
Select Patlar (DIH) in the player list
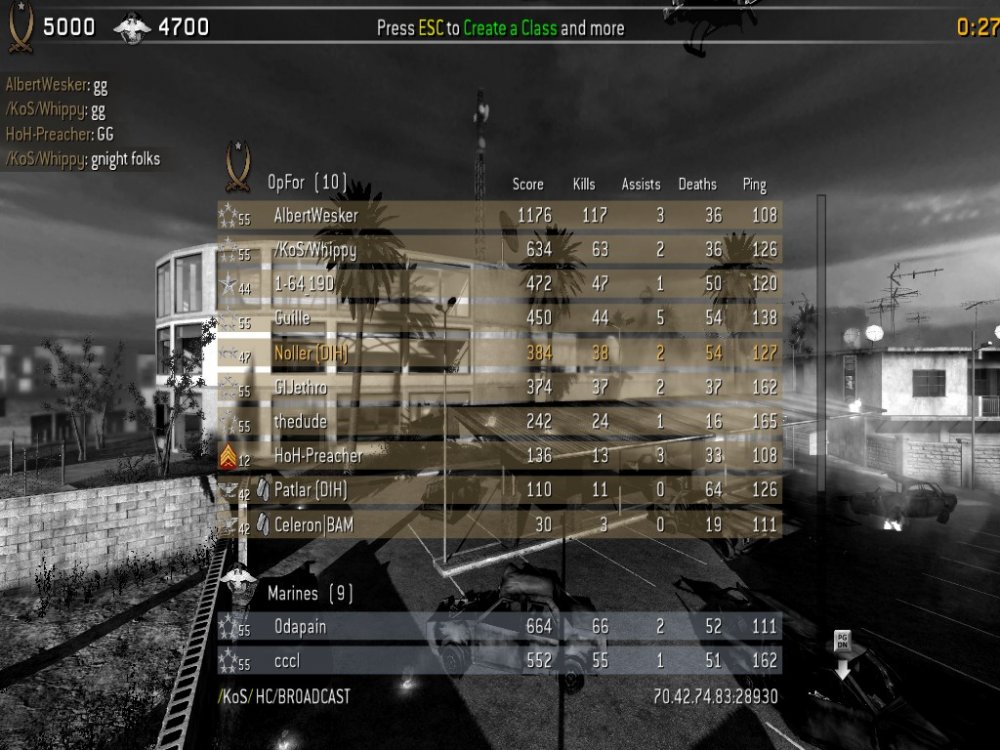498,491
